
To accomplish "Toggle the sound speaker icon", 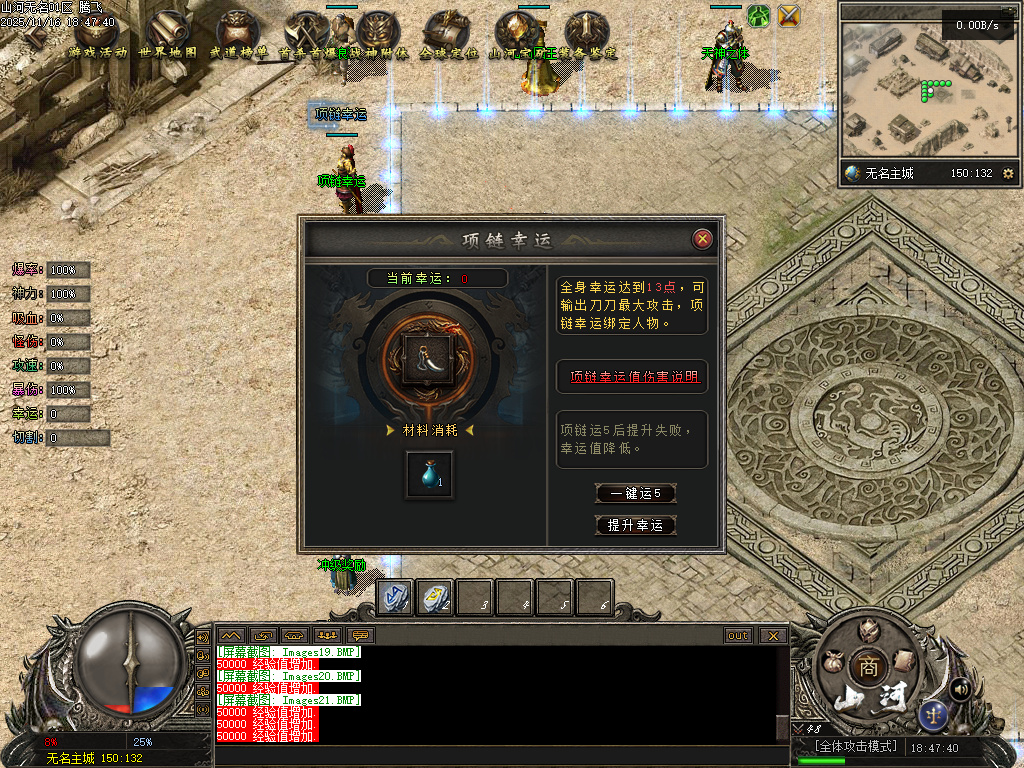I will click(x=961, y=688).
